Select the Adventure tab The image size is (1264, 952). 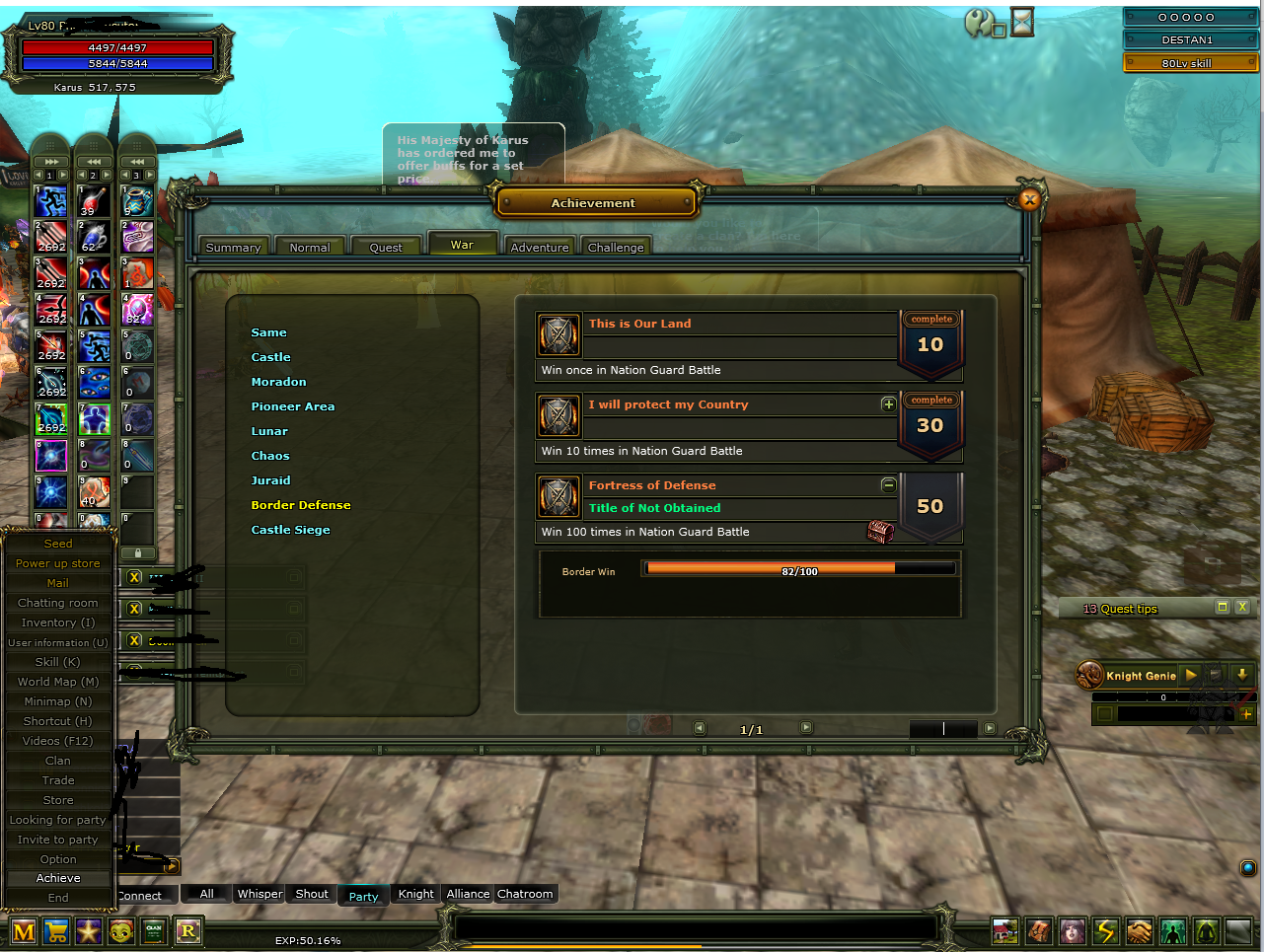click(x=540, y=248)
